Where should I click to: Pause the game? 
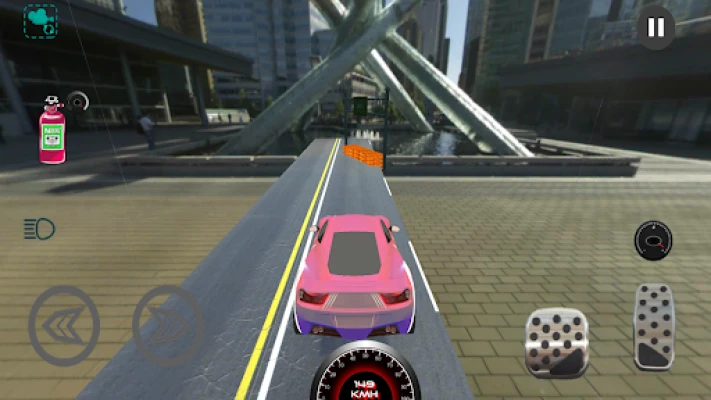655,28
